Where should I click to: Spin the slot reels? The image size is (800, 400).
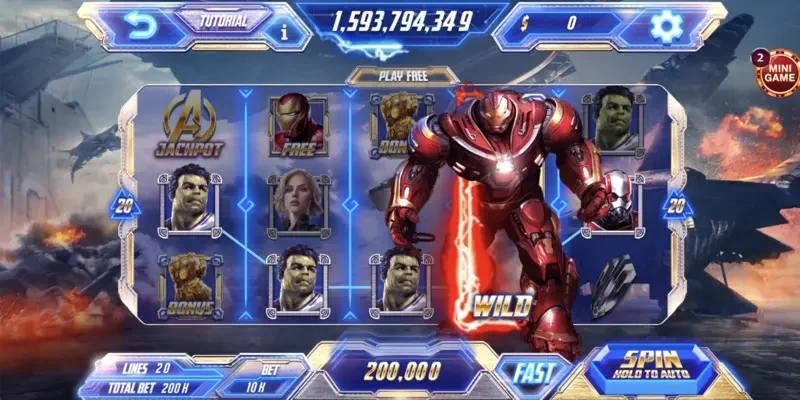651,367
